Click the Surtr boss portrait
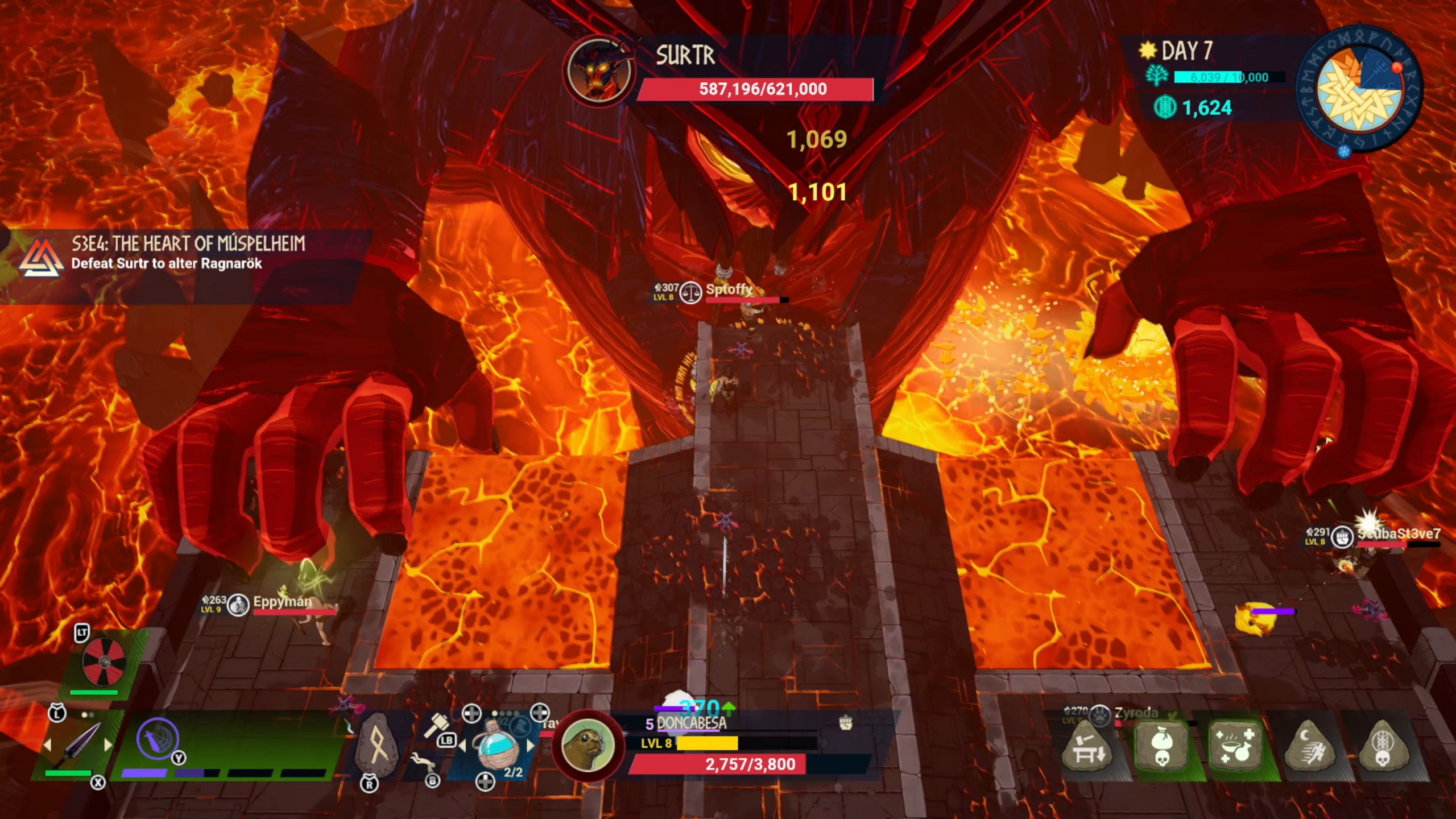Screen dimensions: 1456x819 point(599,69)
